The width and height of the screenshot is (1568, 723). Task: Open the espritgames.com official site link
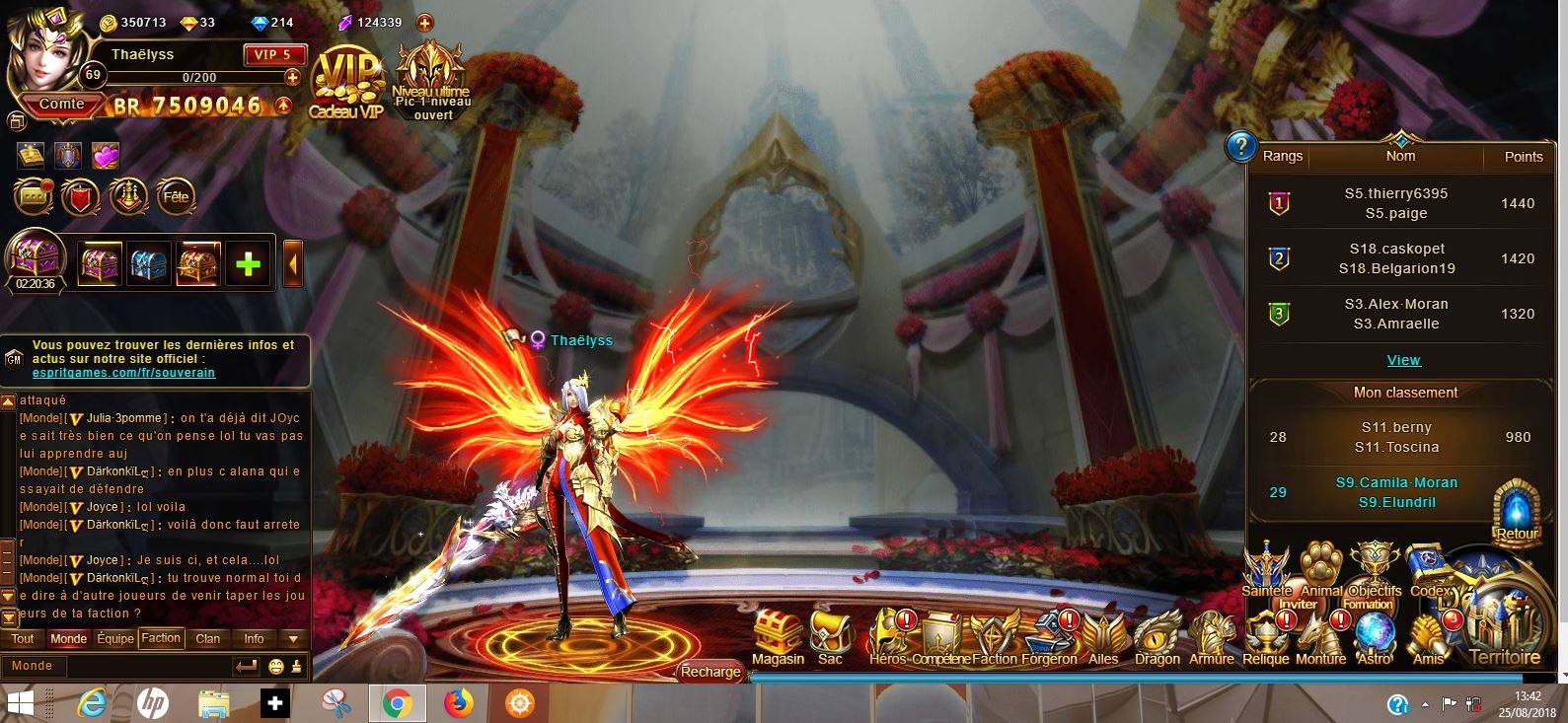pos(123,373)
